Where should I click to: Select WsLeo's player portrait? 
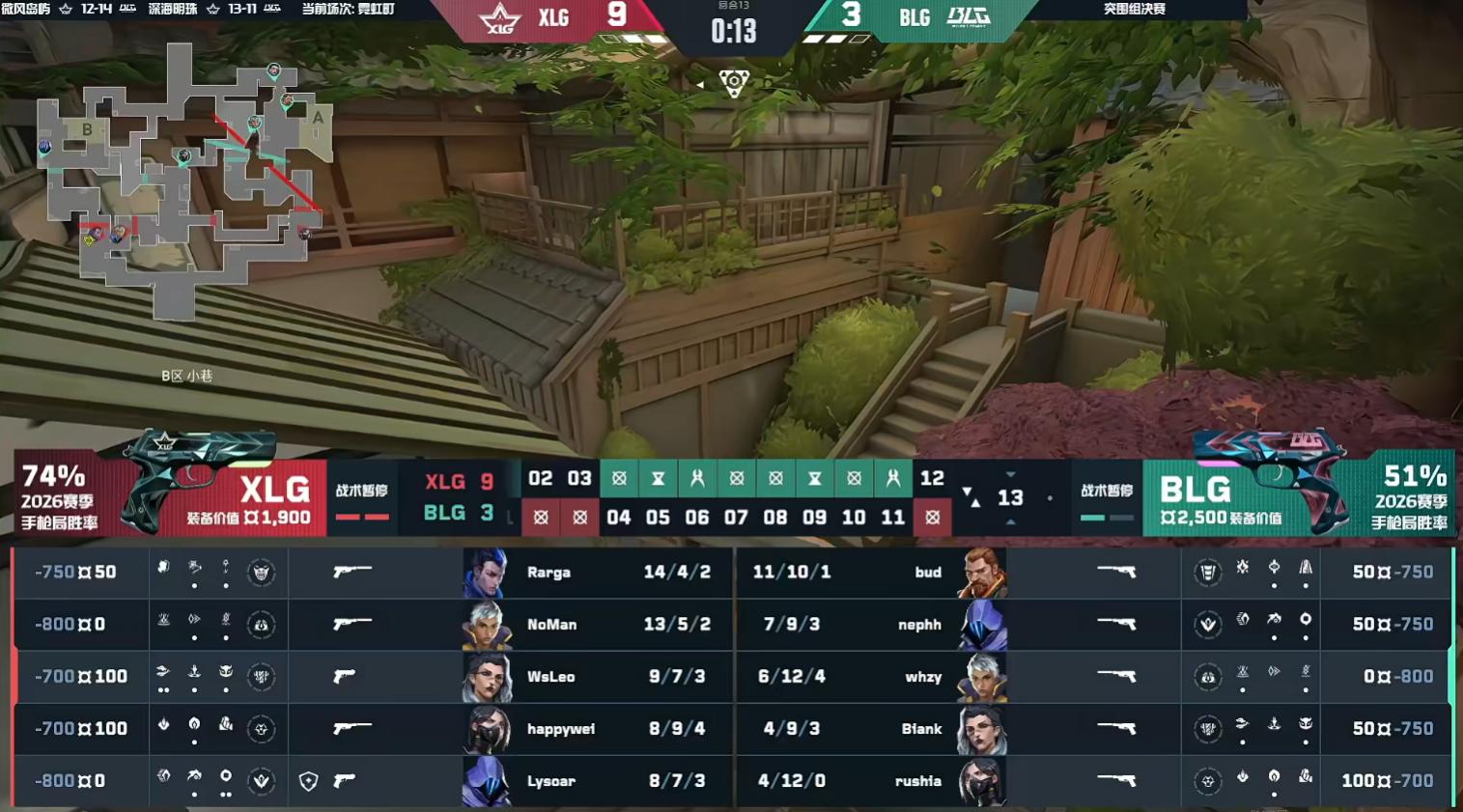487,677
